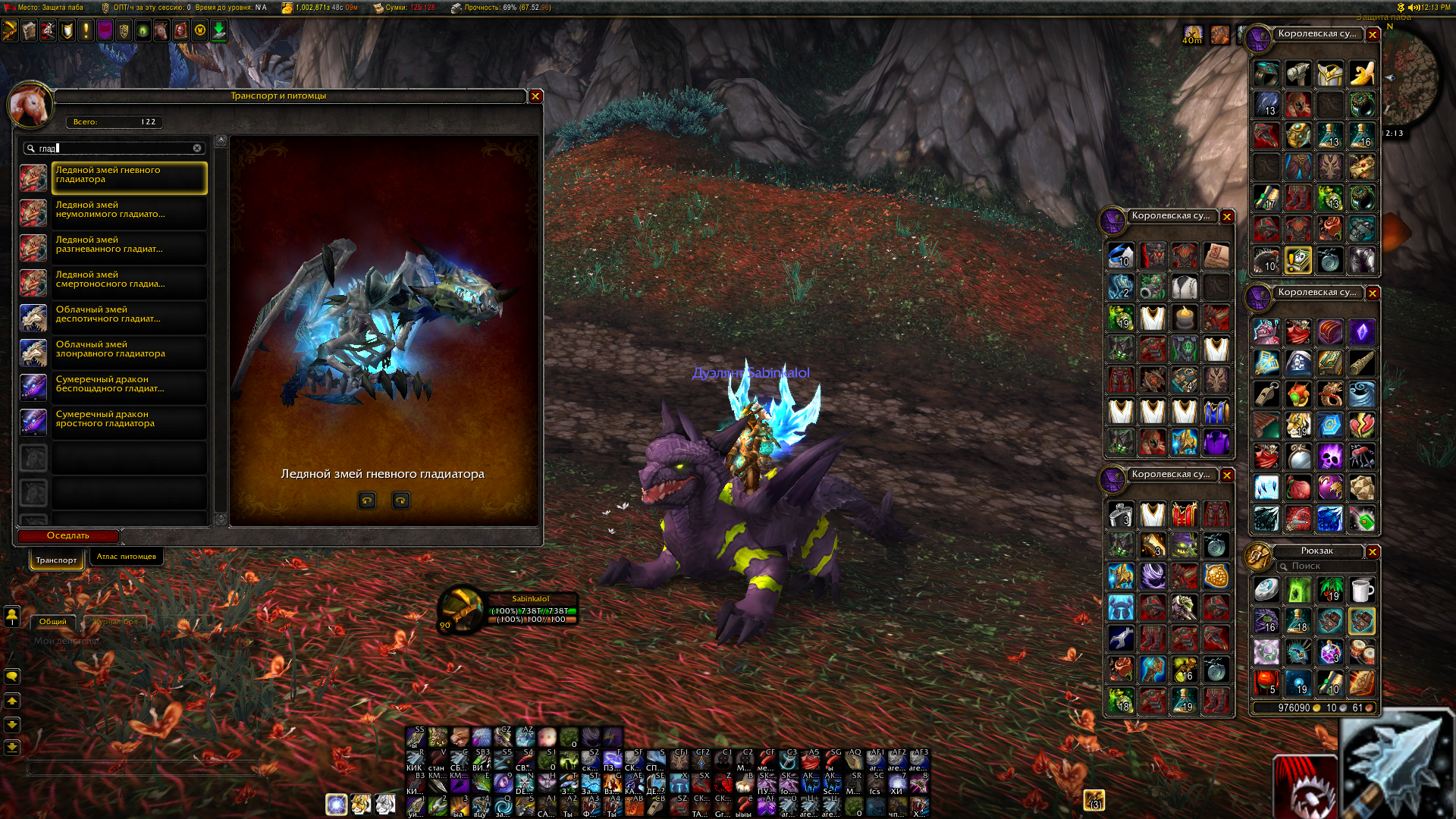Rotate the mount model preview left
Viewport: 1456px width, 819px height.
pyautogui.click(x=367, y=500)
